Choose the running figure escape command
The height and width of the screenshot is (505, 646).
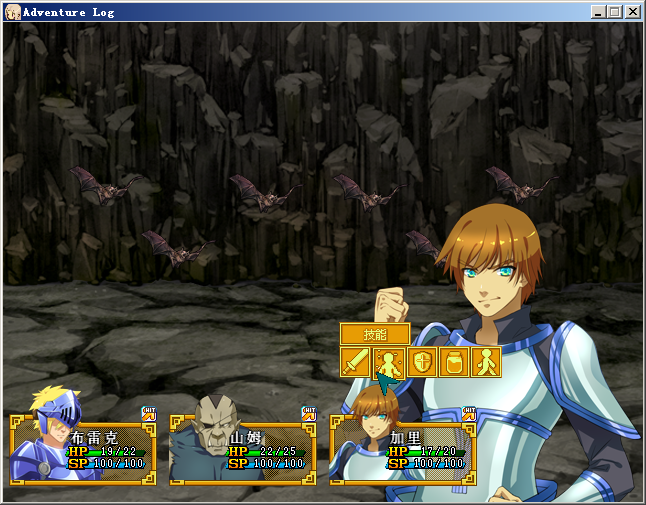485,362
